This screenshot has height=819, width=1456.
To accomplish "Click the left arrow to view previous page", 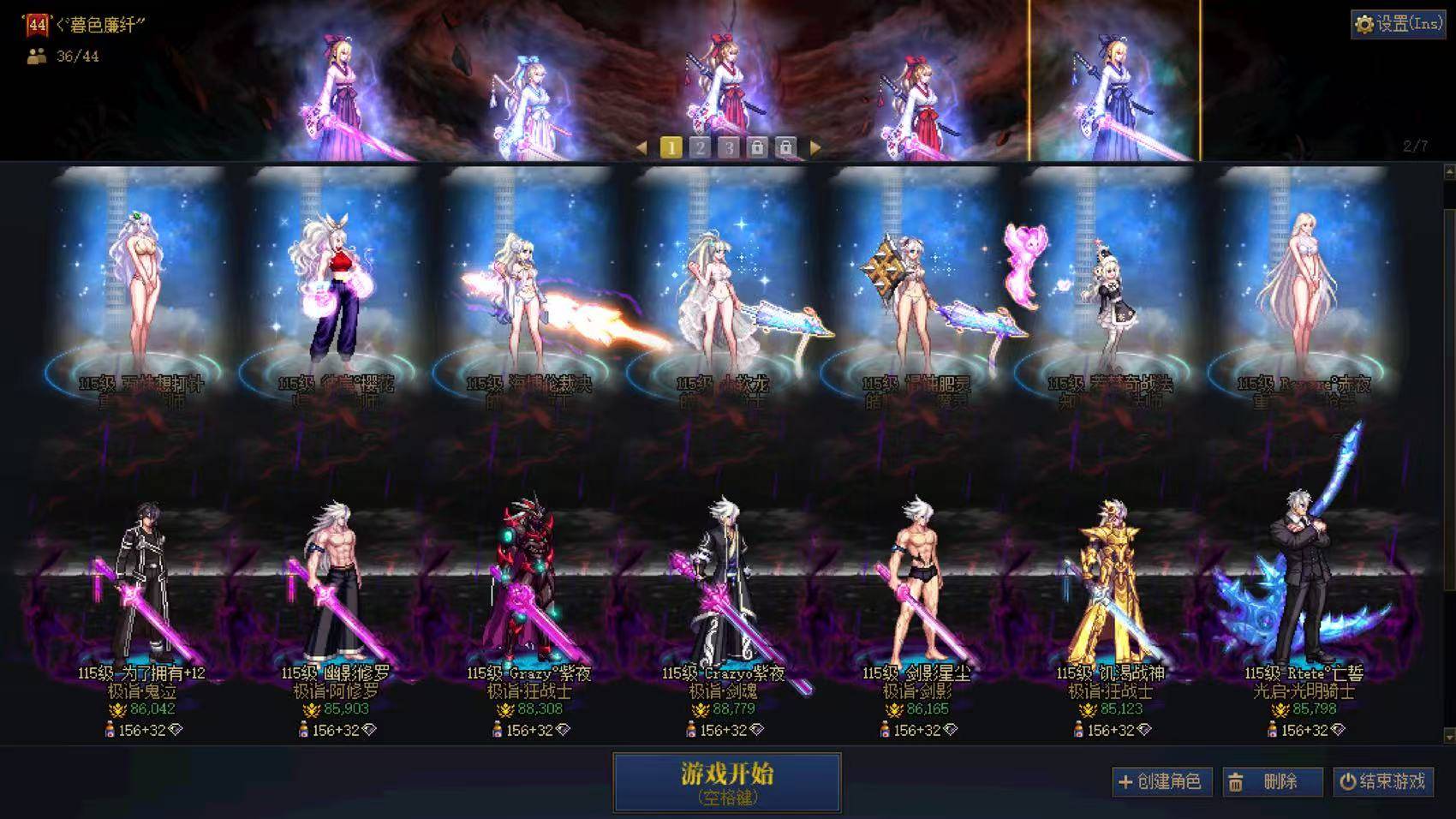I will tap(642, 147).
